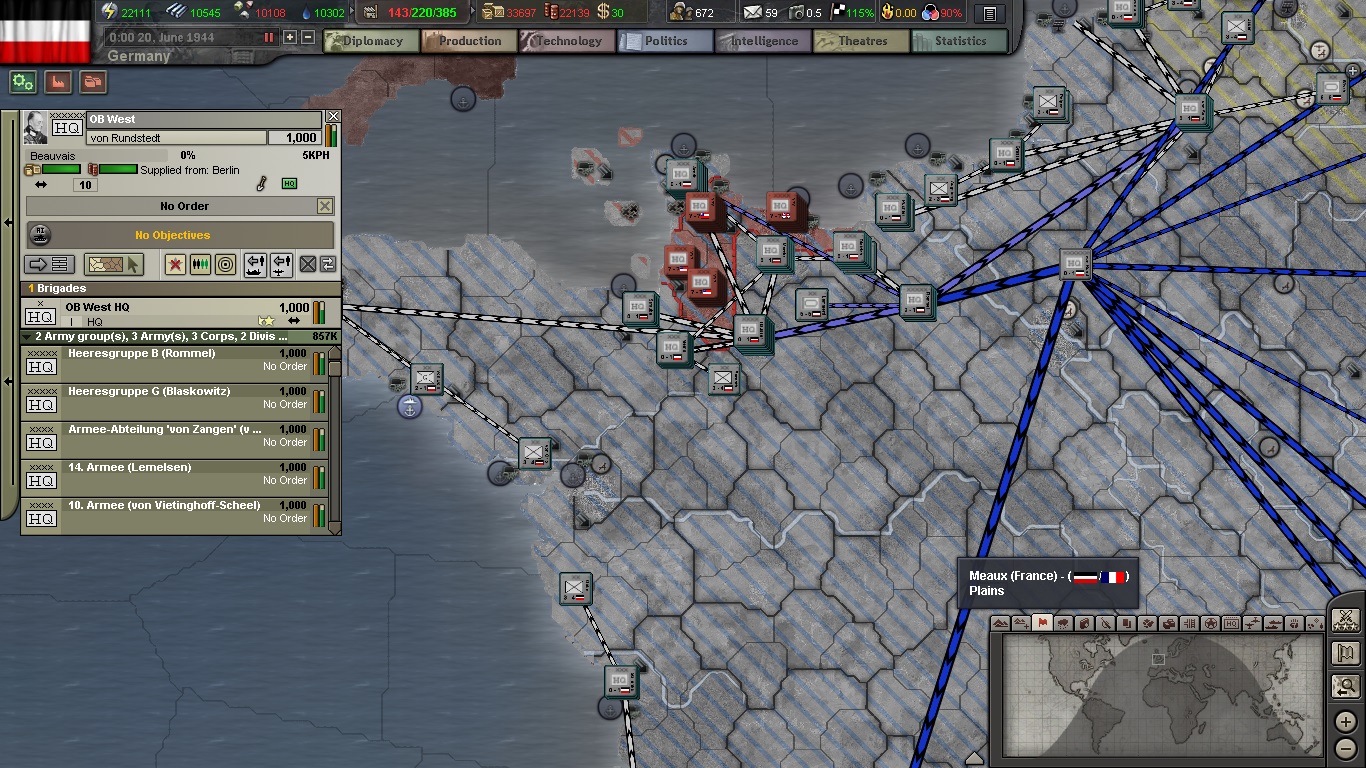Order an airborne assault for OB West
Viewport: 1366px width, 768px height.
279,264
